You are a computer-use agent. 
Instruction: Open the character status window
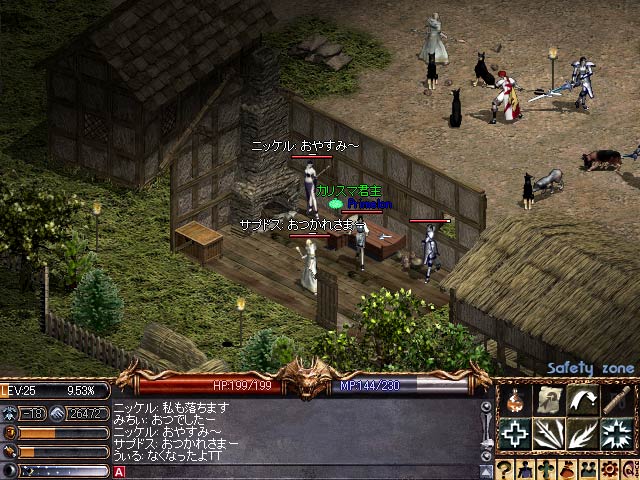click(x=525, y=470)
